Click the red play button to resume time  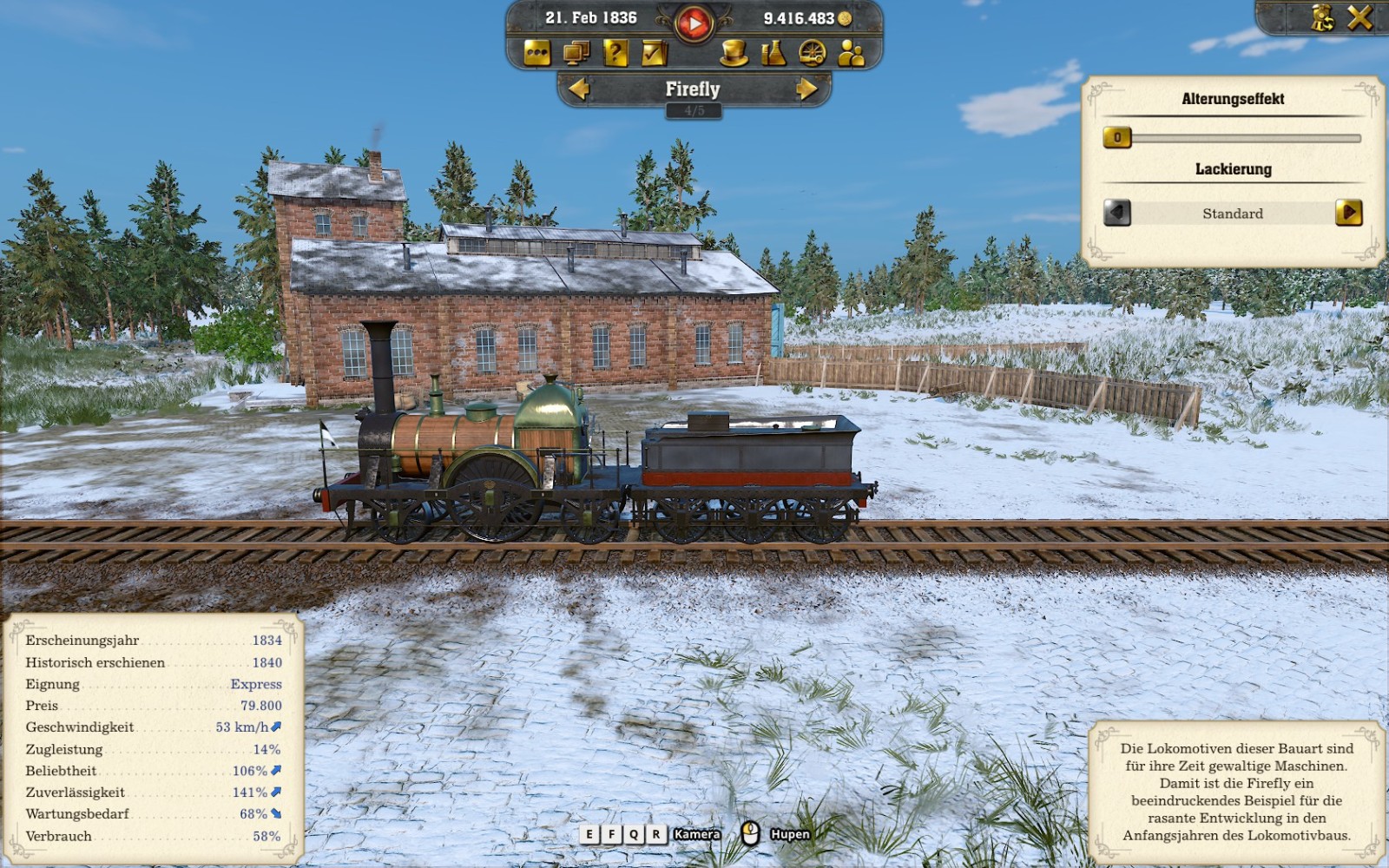coord(693,23)
